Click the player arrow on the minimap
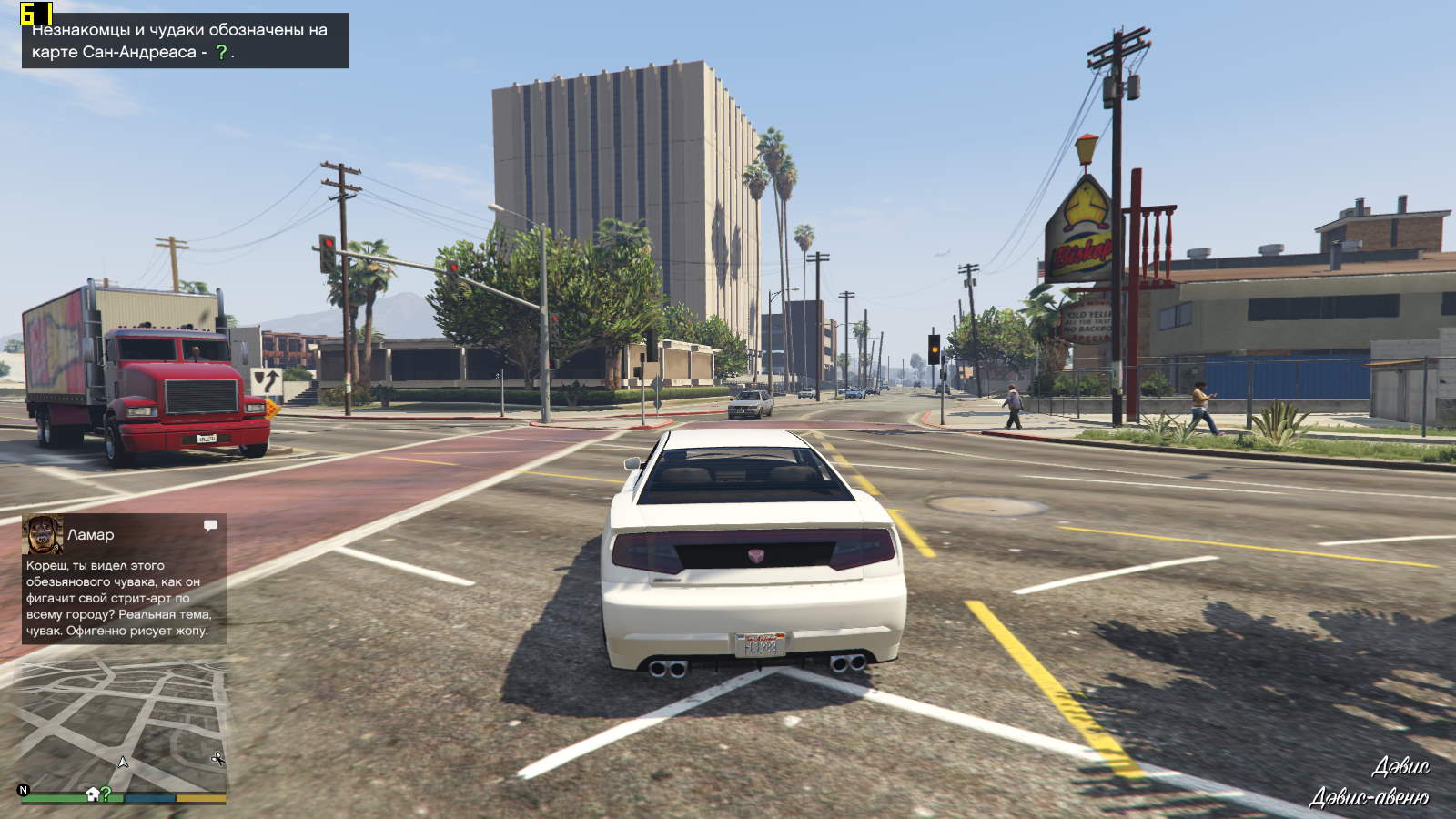This screenshot has width=1456, height=819. point(123,762)
